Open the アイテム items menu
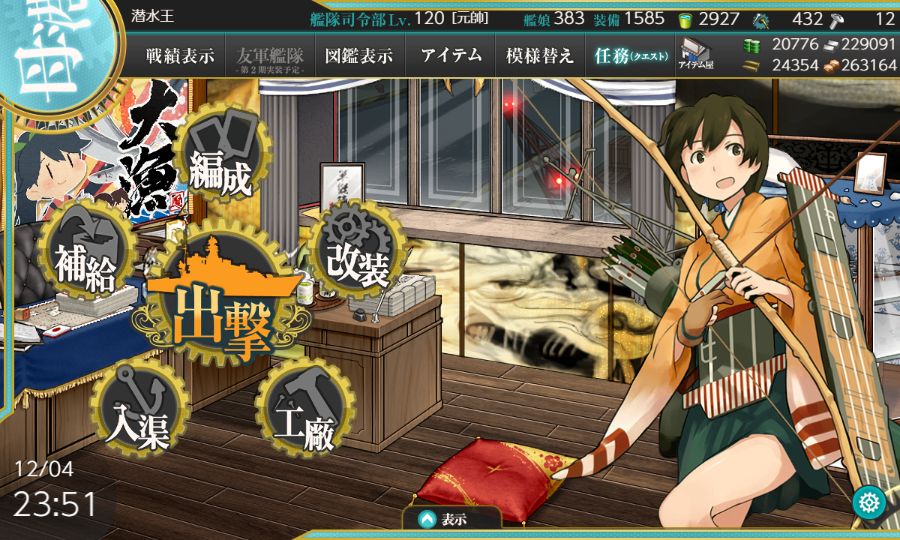 (x=451, y=56)
